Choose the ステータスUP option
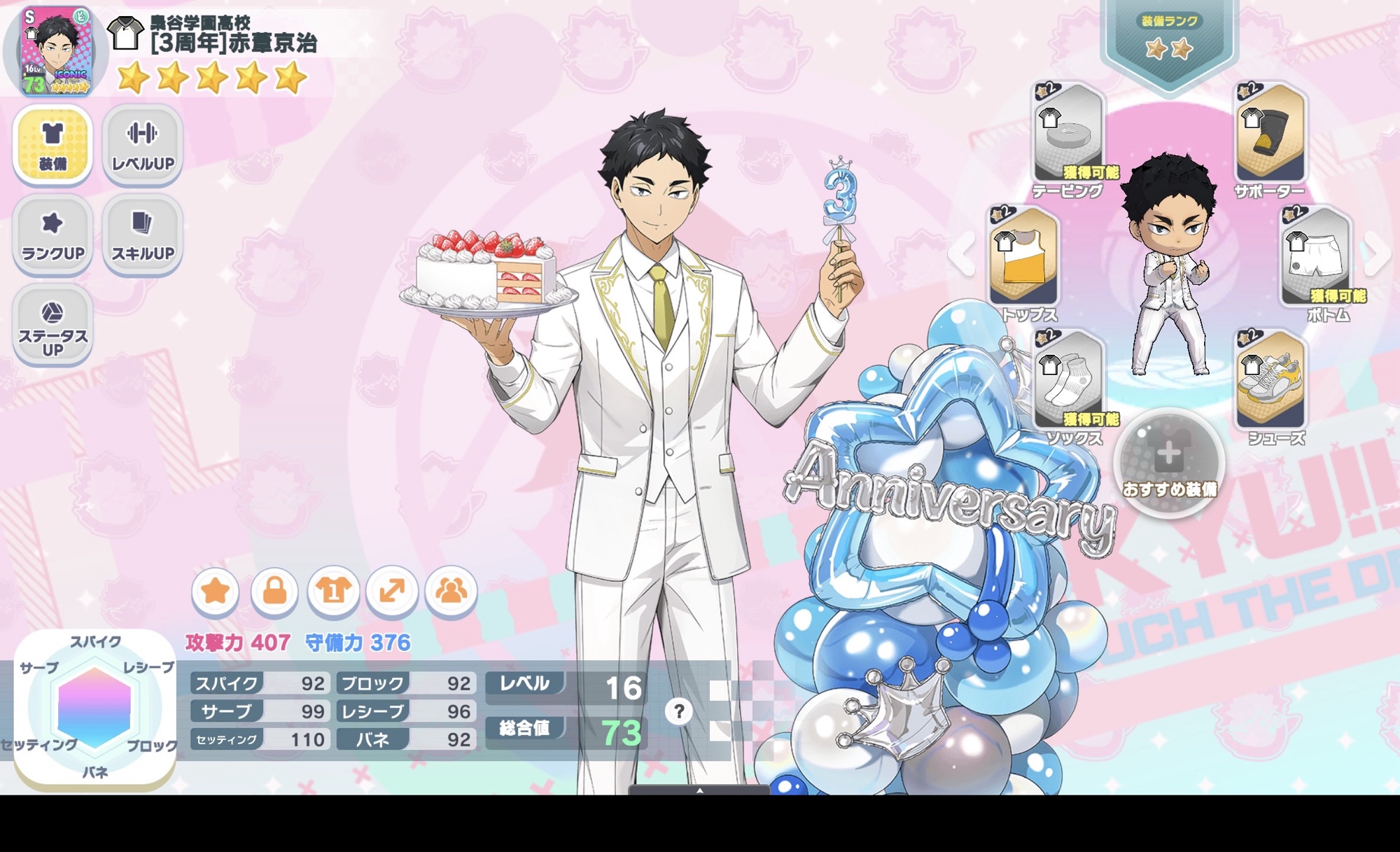The height and width of the screenshot is (852, 1400). point(52,324)
